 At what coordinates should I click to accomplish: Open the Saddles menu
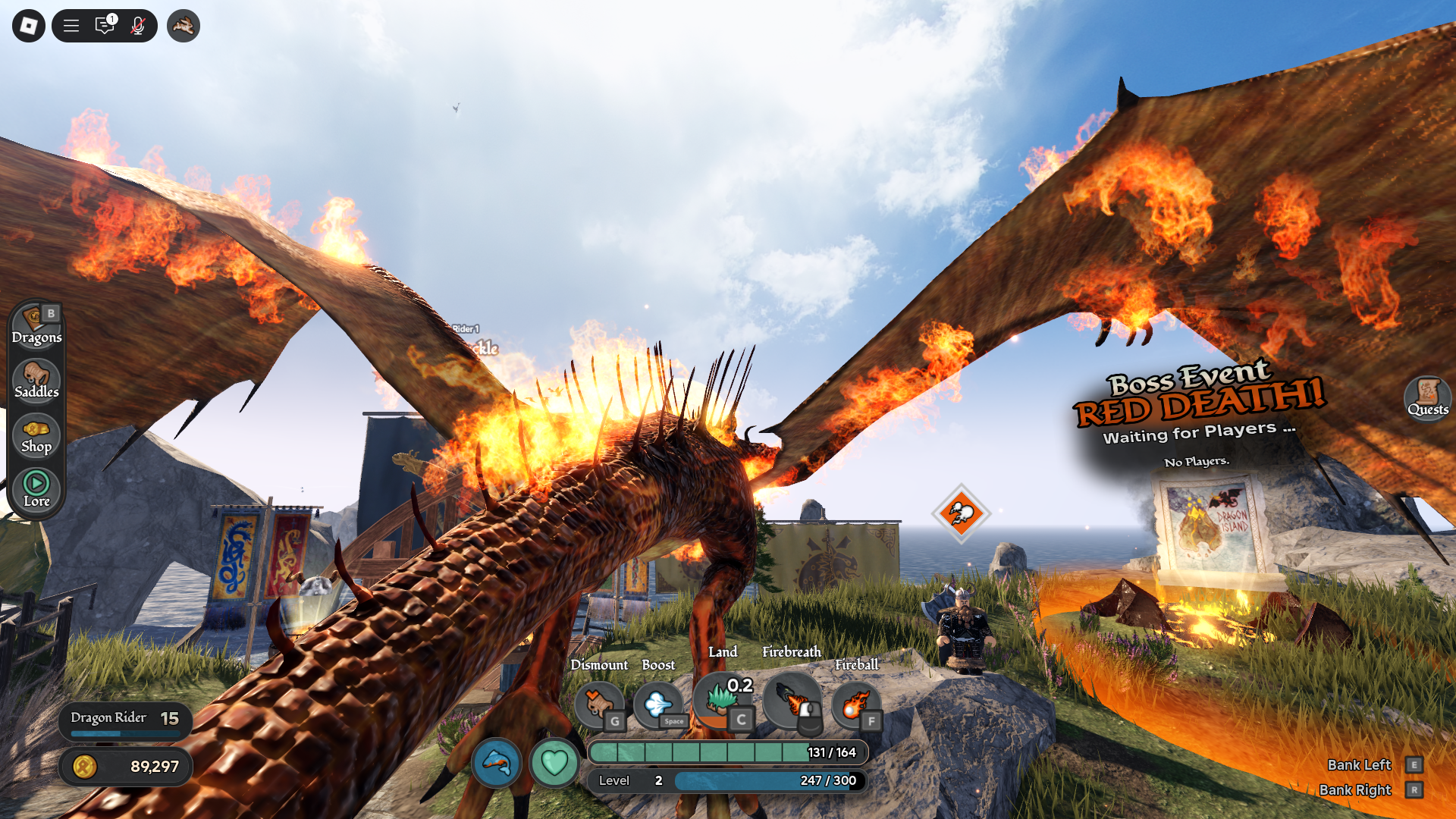pos(36,380)
